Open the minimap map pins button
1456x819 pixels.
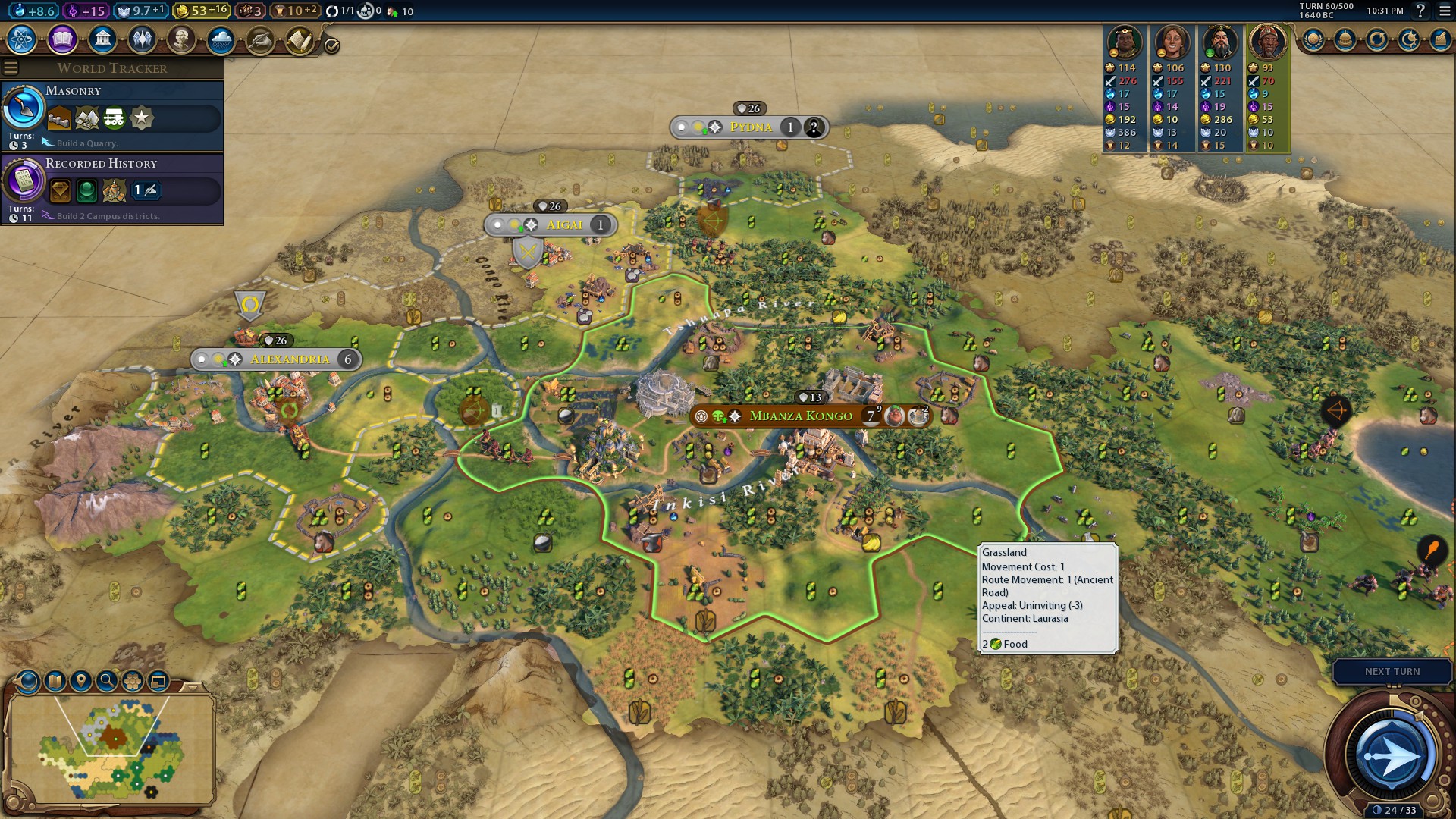click(x=81, y=680)
